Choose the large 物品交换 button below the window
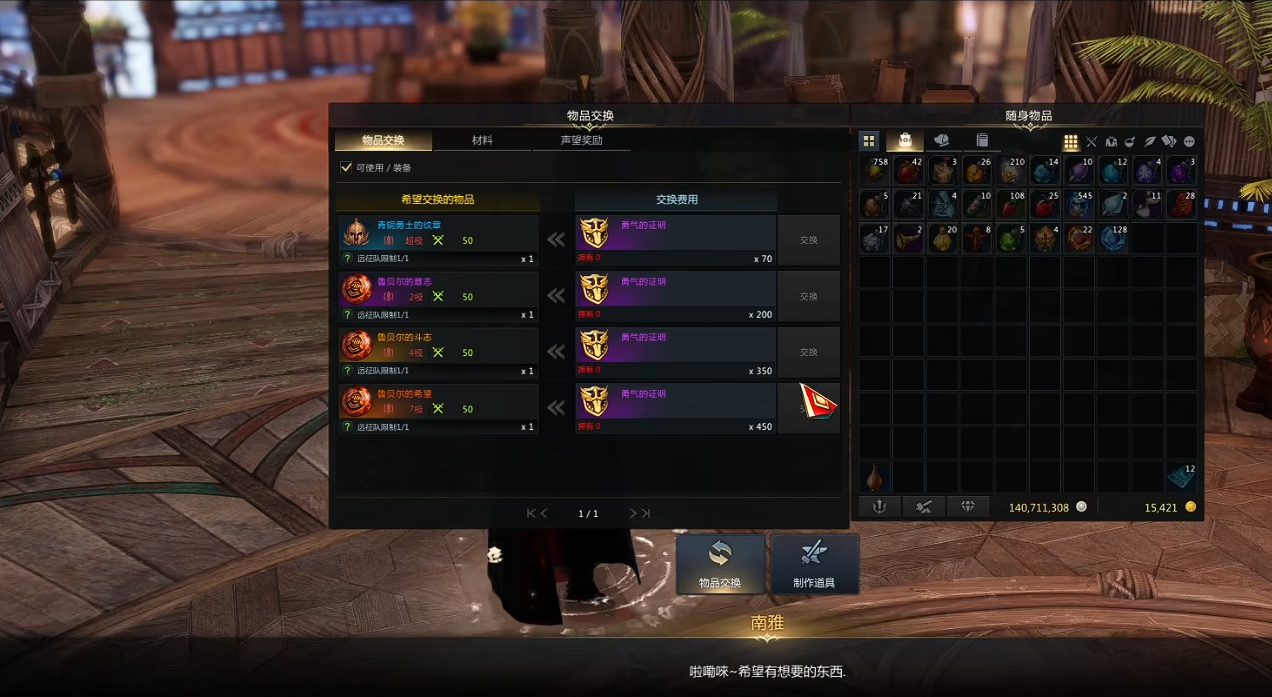This screenshot has height=697, width=1272. 720,564
